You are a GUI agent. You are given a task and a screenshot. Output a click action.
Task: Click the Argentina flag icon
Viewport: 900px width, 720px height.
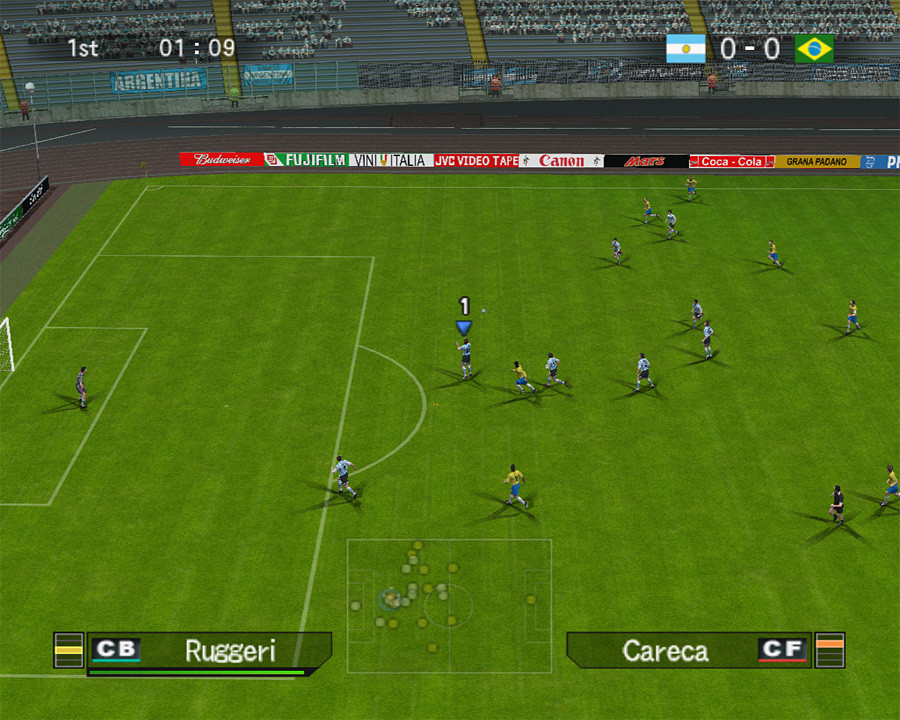[686, 49]
